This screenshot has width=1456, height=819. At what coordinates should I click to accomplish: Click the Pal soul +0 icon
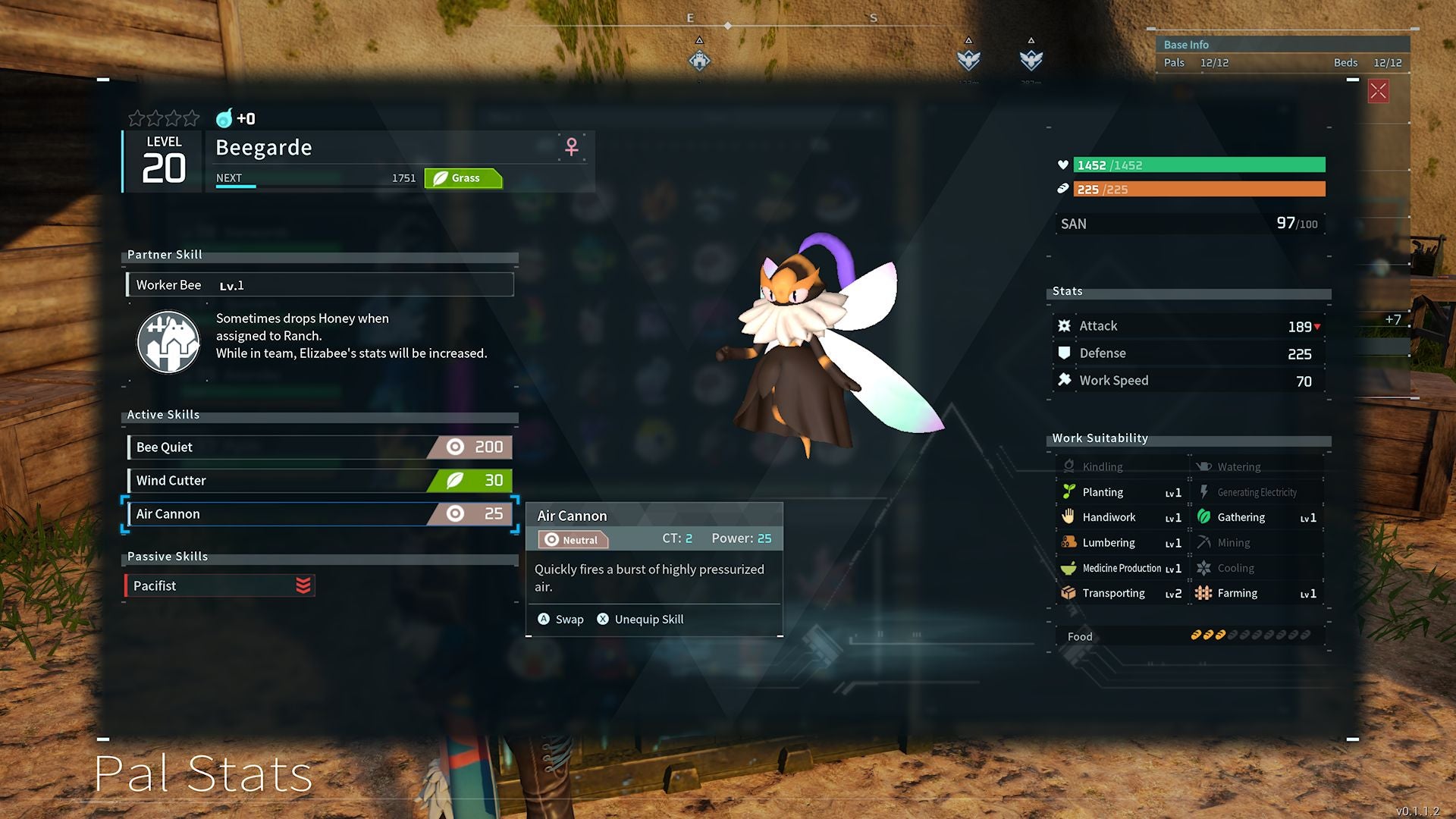click(x=225, y=119)
